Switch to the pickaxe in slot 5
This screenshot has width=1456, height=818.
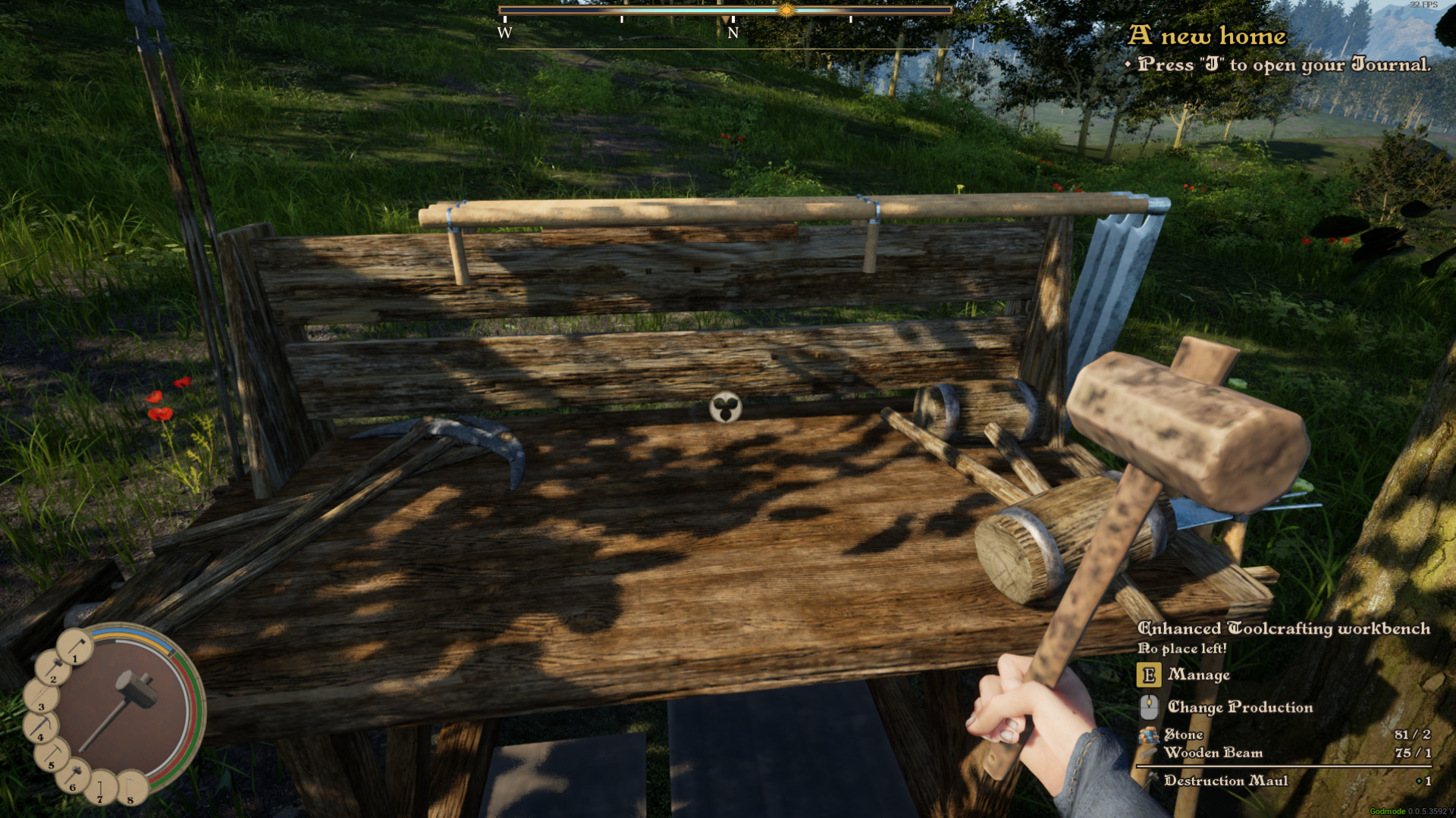tap(52, 756)
